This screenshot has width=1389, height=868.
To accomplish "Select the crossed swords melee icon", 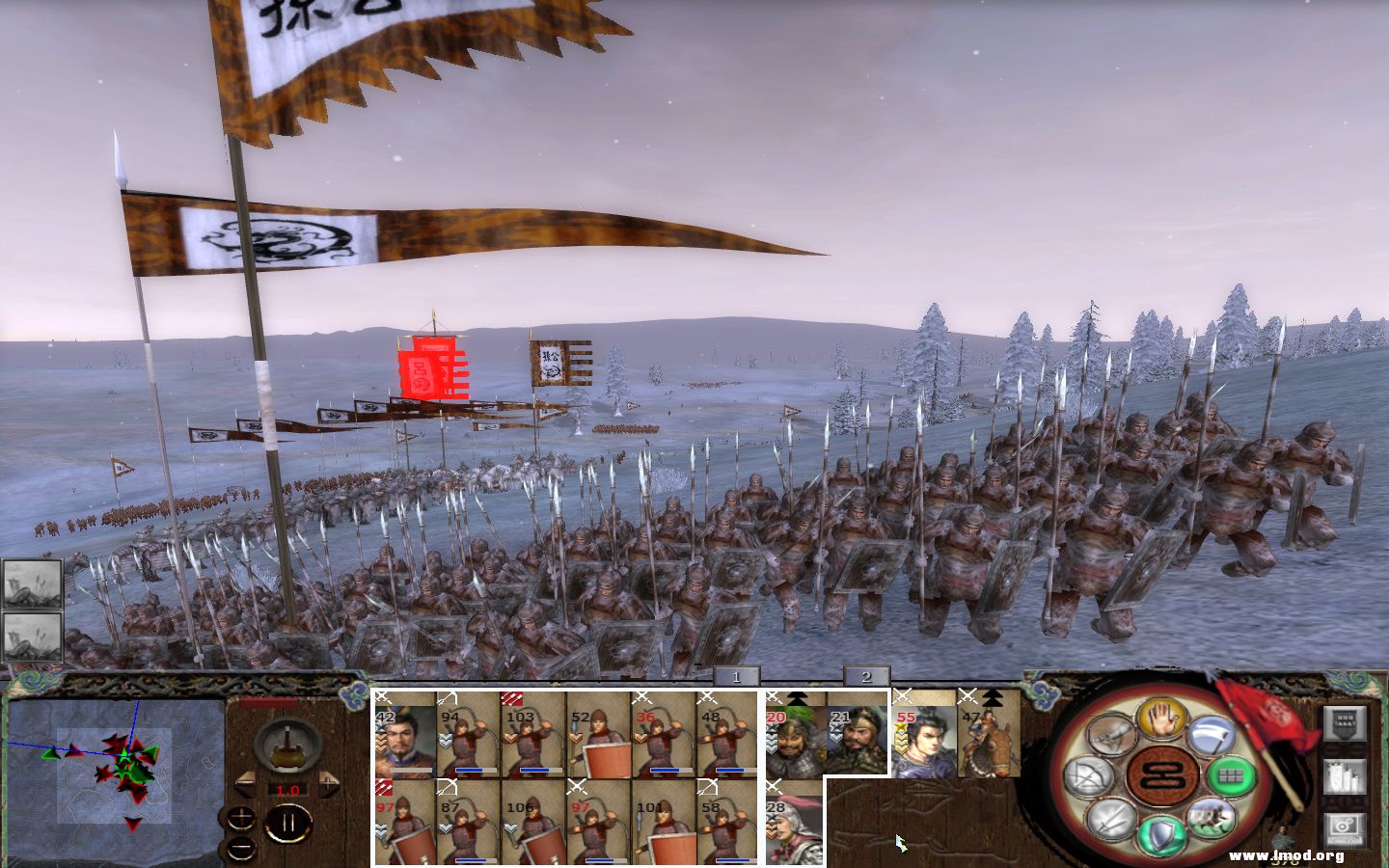I will [x=1109, y=820].
